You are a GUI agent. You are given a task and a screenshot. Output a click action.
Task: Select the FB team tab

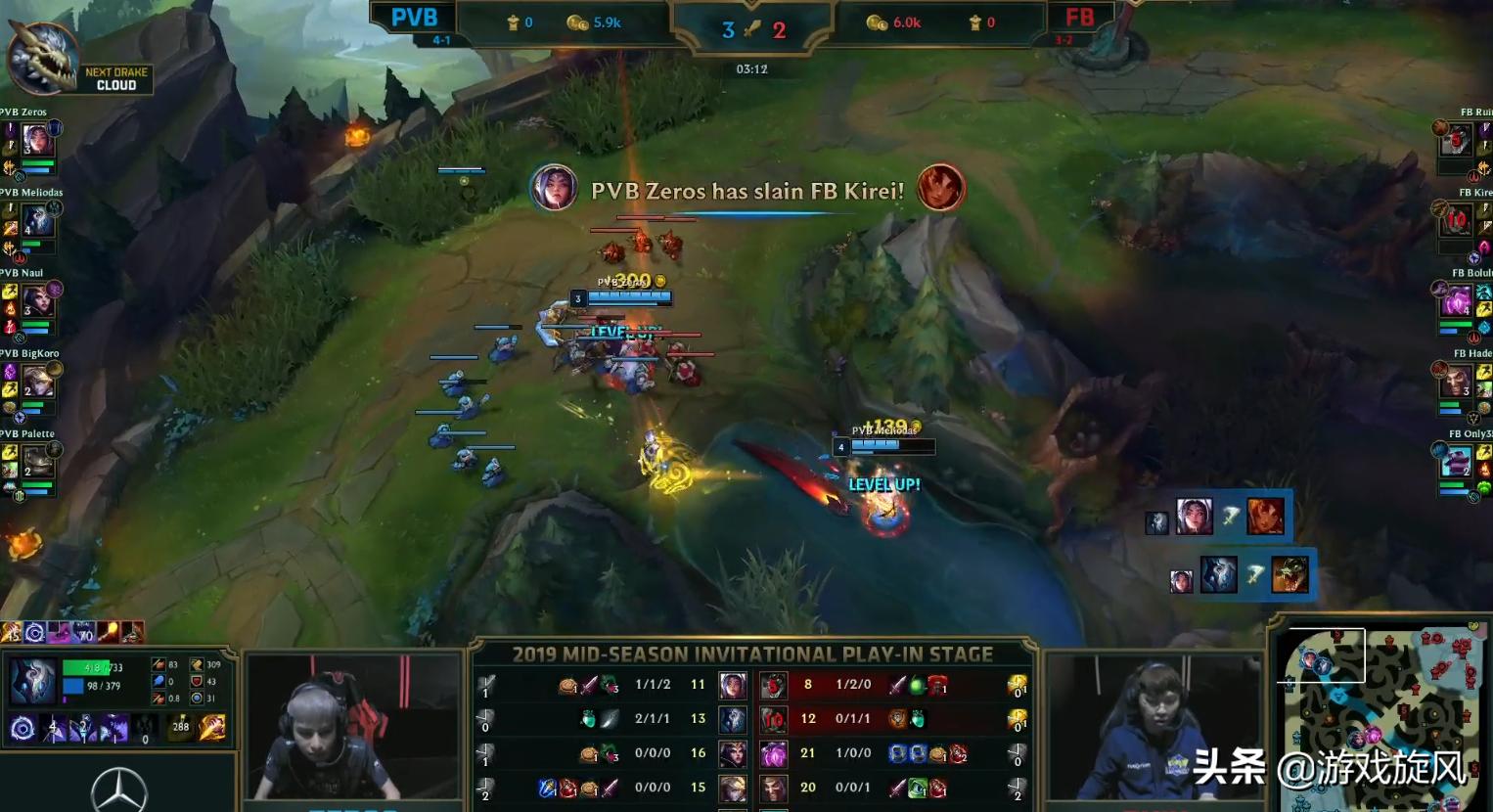[1082, 17]
